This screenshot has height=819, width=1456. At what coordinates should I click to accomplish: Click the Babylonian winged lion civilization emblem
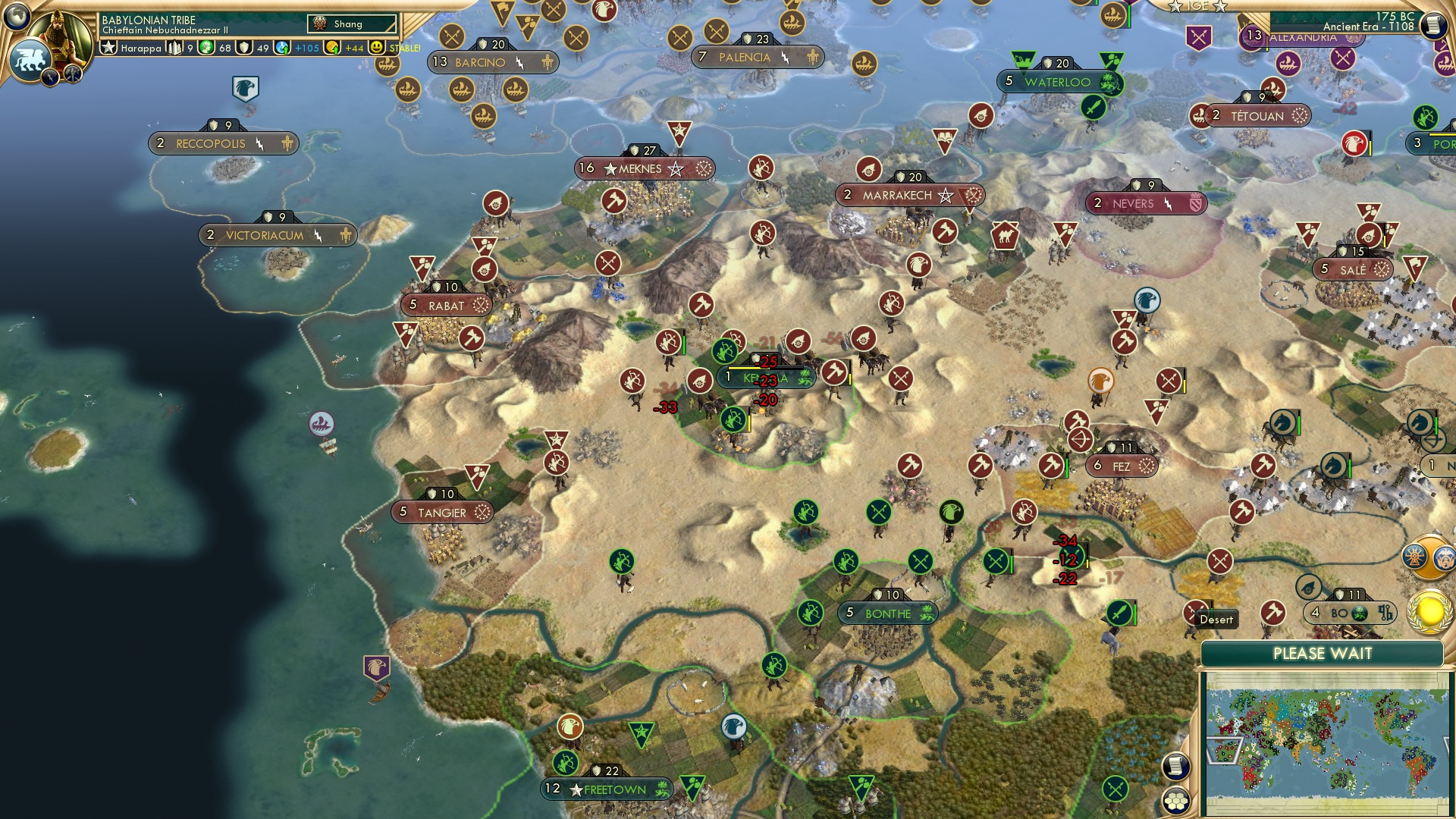(x=30, y=58)
